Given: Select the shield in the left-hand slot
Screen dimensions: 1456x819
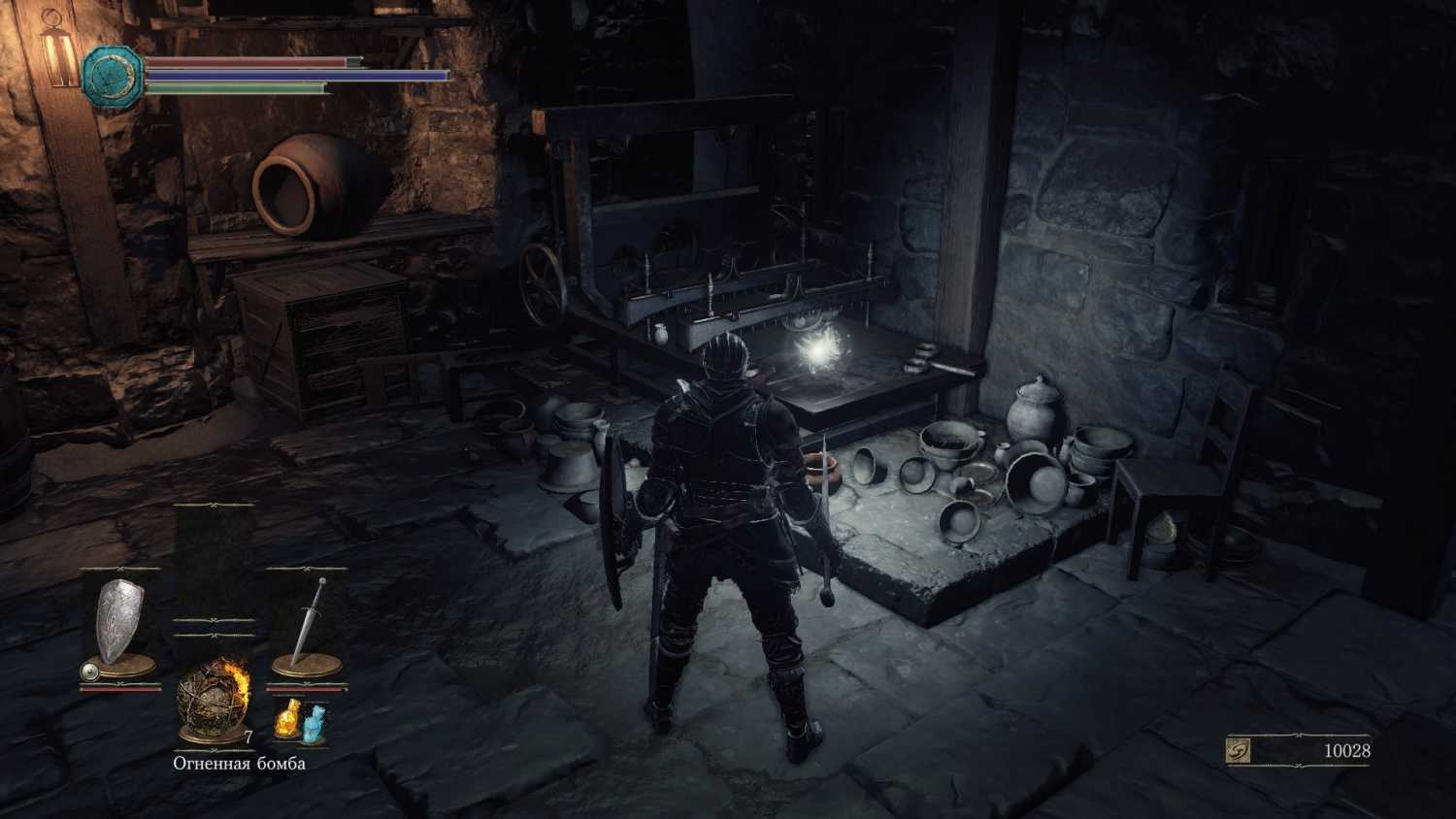Looking at the screenshot, I should pyautogui.click(x=120, y=622).
